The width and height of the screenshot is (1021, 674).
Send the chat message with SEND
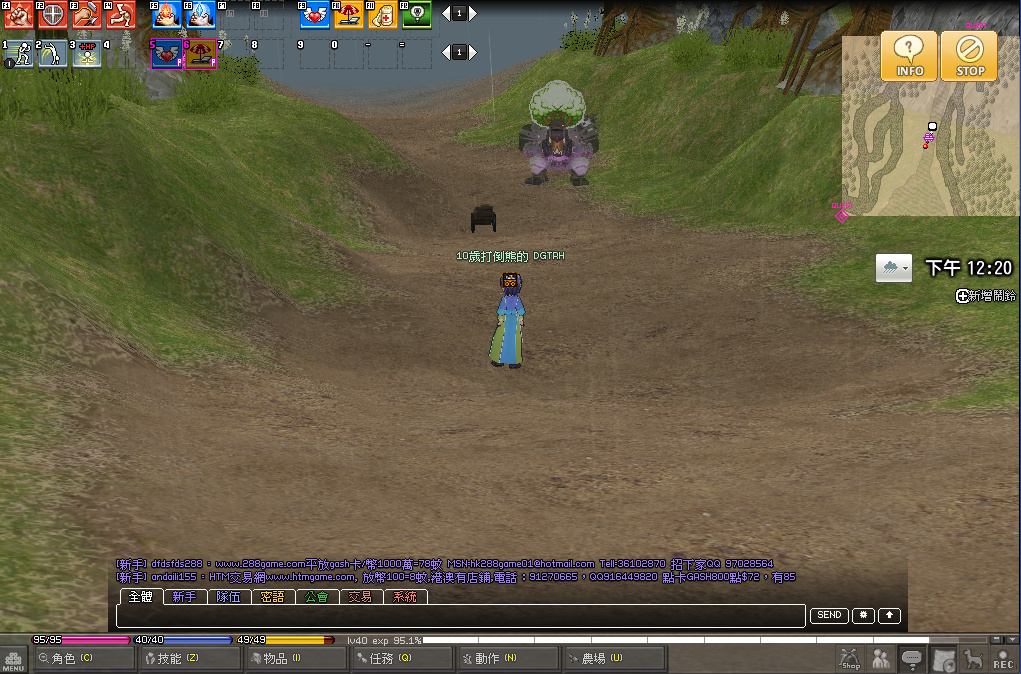829,616
